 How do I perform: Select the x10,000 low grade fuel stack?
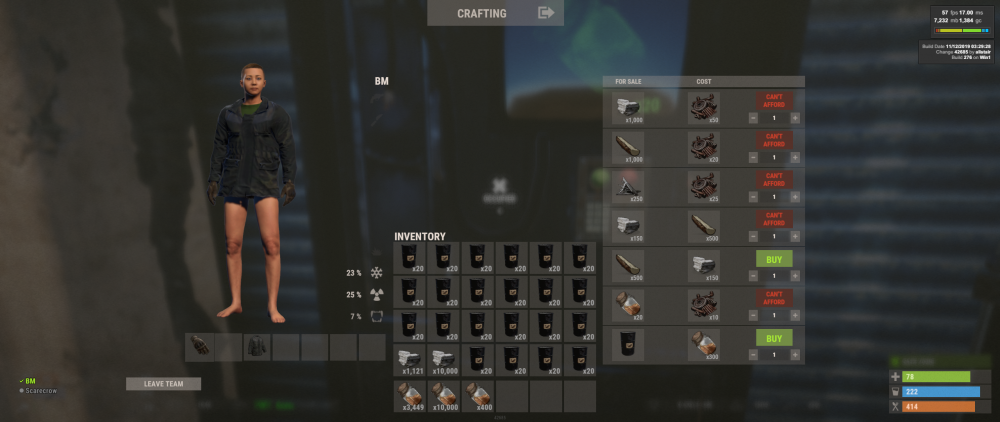(444, 395)
